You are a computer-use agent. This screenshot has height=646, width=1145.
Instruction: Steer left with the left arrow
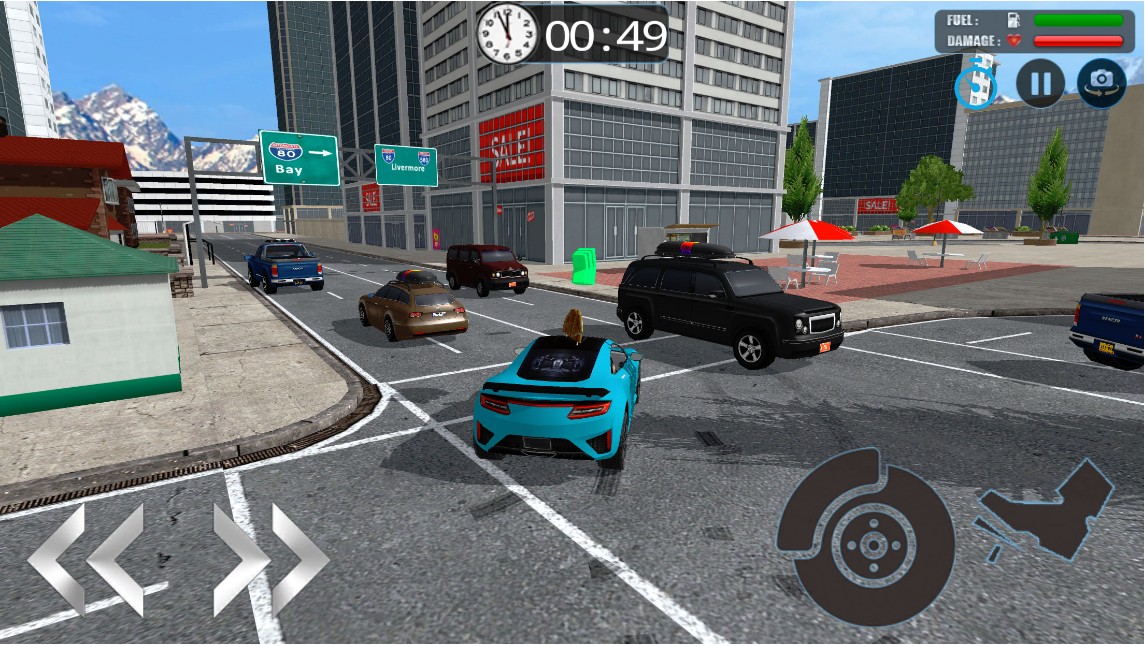(x=85, y=559)
